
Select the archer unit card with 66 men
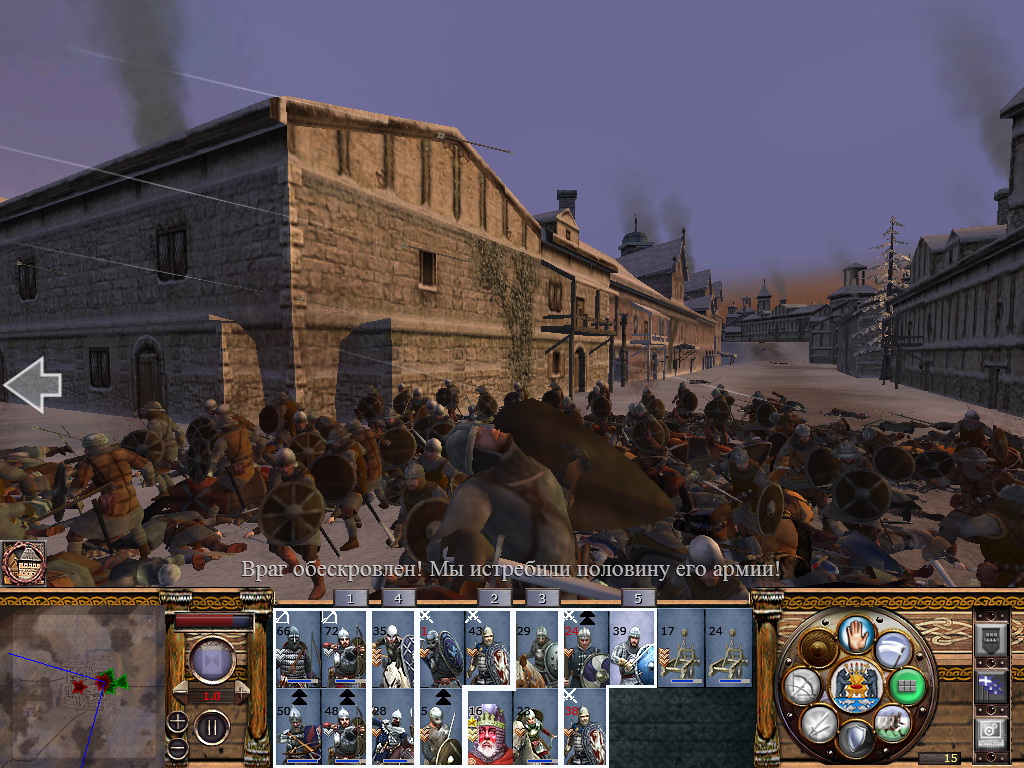[x=297, y=648]
